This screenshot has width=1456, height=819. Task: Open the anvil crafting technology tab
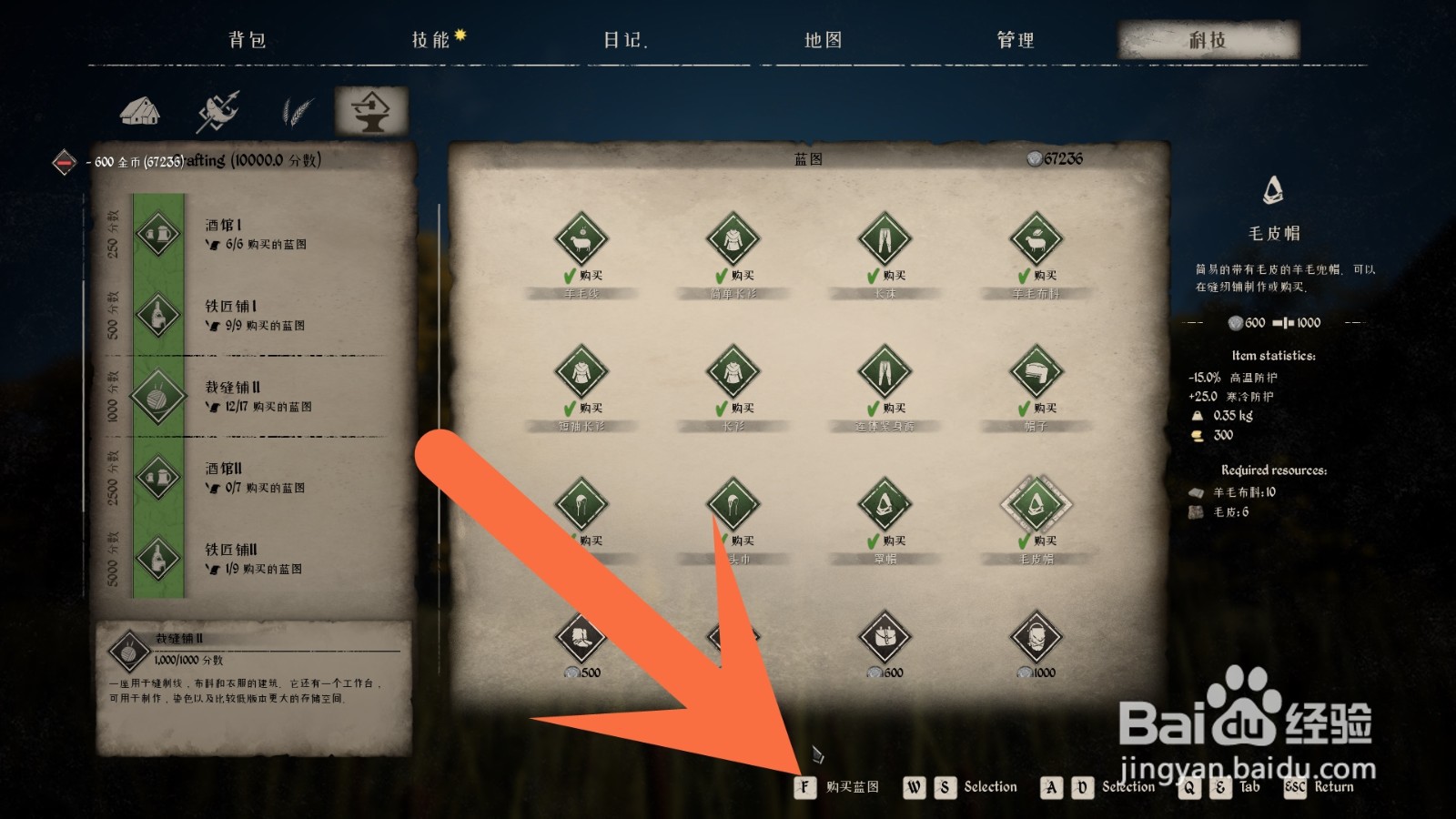pos(371,111)
